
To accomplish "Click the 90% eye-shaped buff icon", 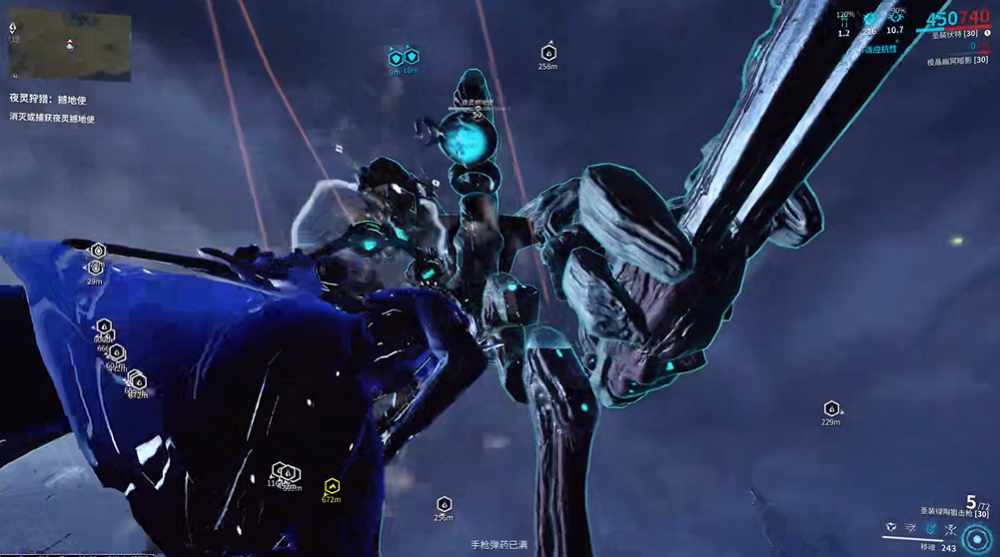I will [x=896, y=19].
